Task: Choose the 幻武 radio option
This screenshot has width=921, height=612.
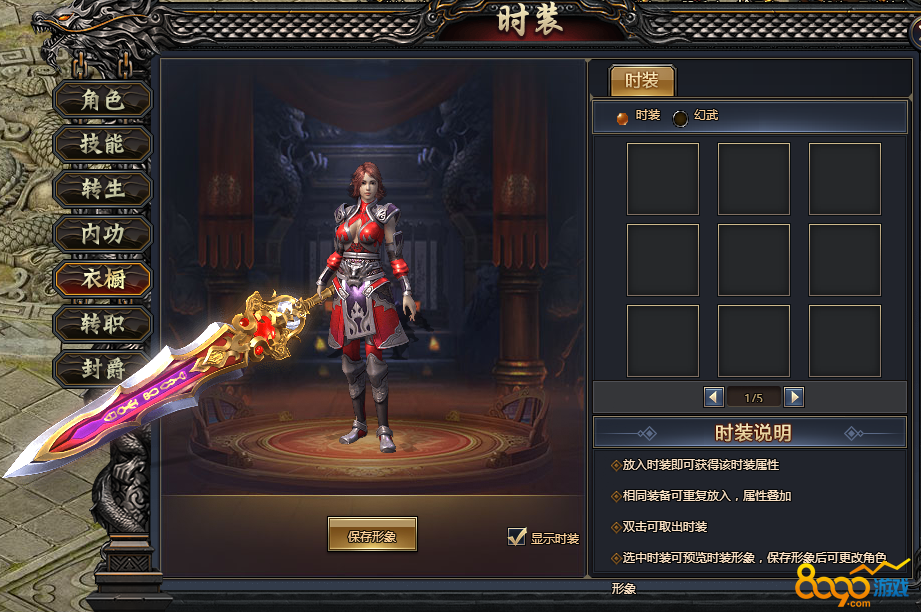Action: 681,117
